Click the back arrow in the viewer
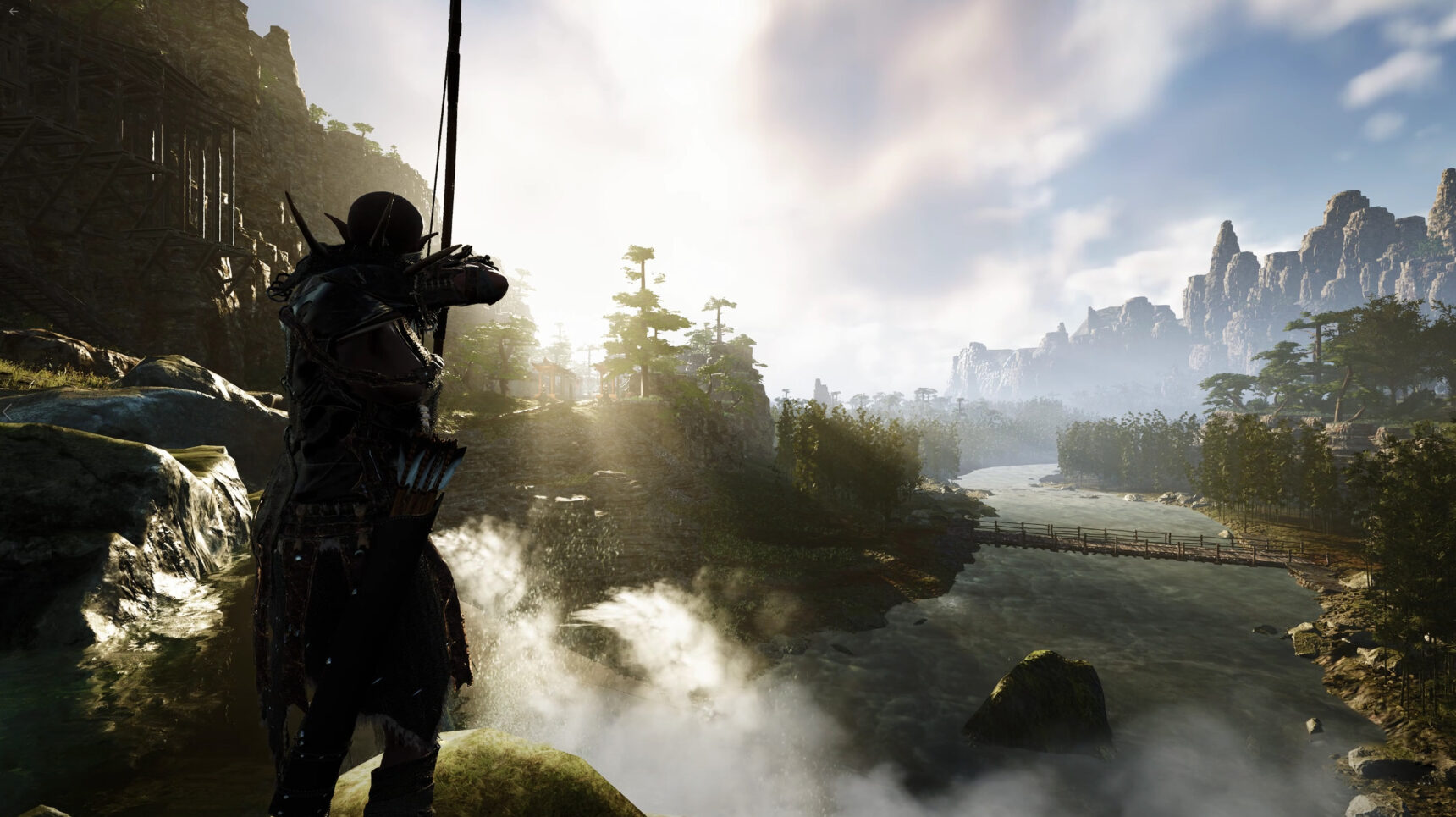1456x817 pixels. 14,12
